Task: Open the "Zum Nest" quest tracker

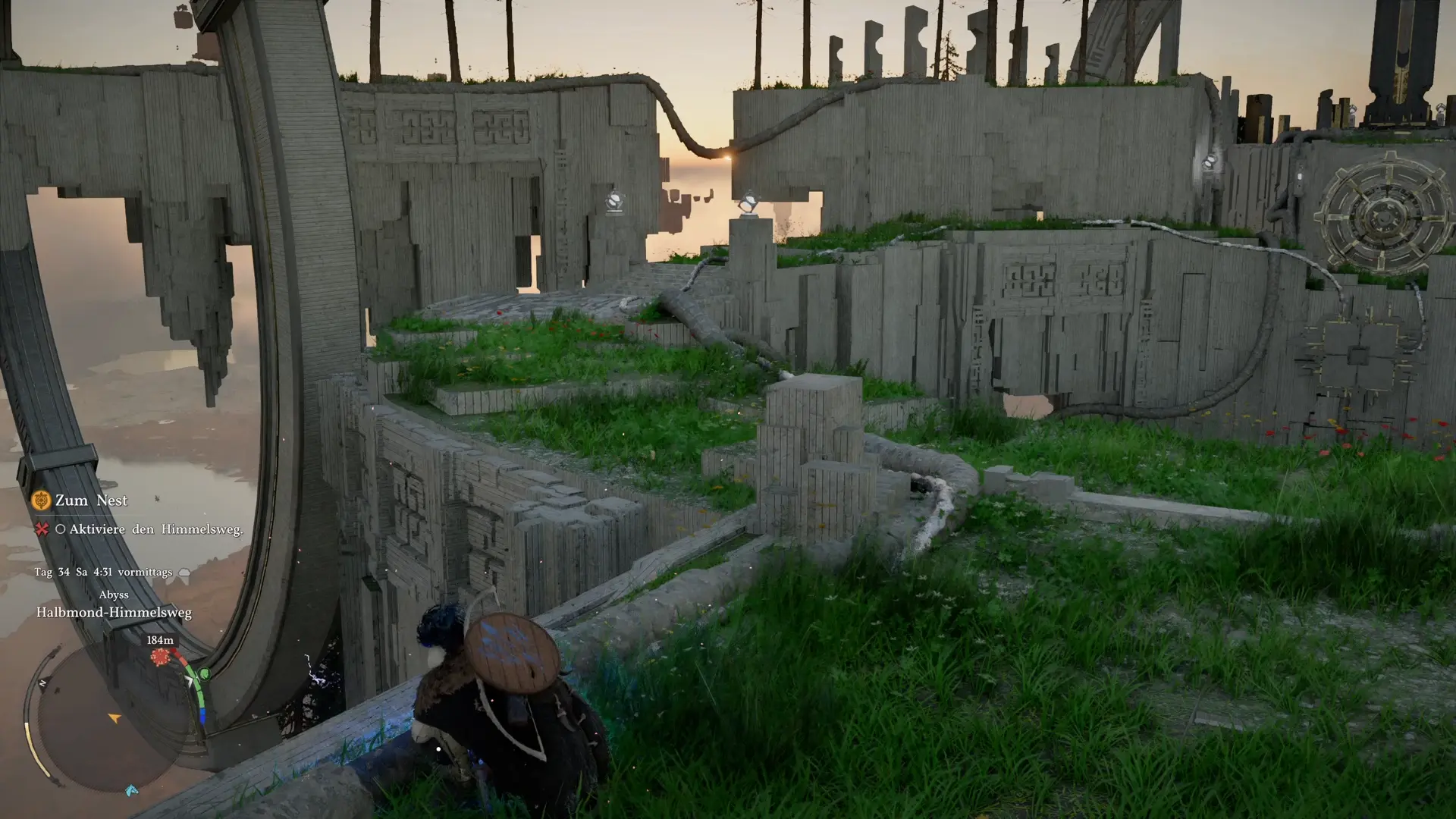Action: coord(91,500)
